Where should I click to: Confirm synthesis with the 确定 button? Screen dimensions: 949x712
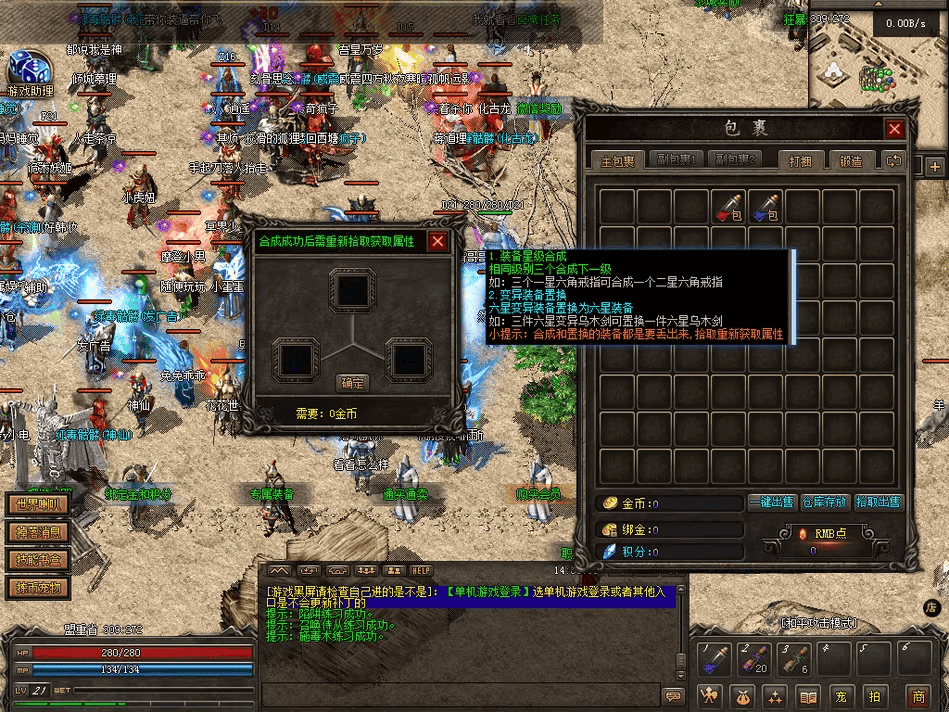[x=352, y=383]
